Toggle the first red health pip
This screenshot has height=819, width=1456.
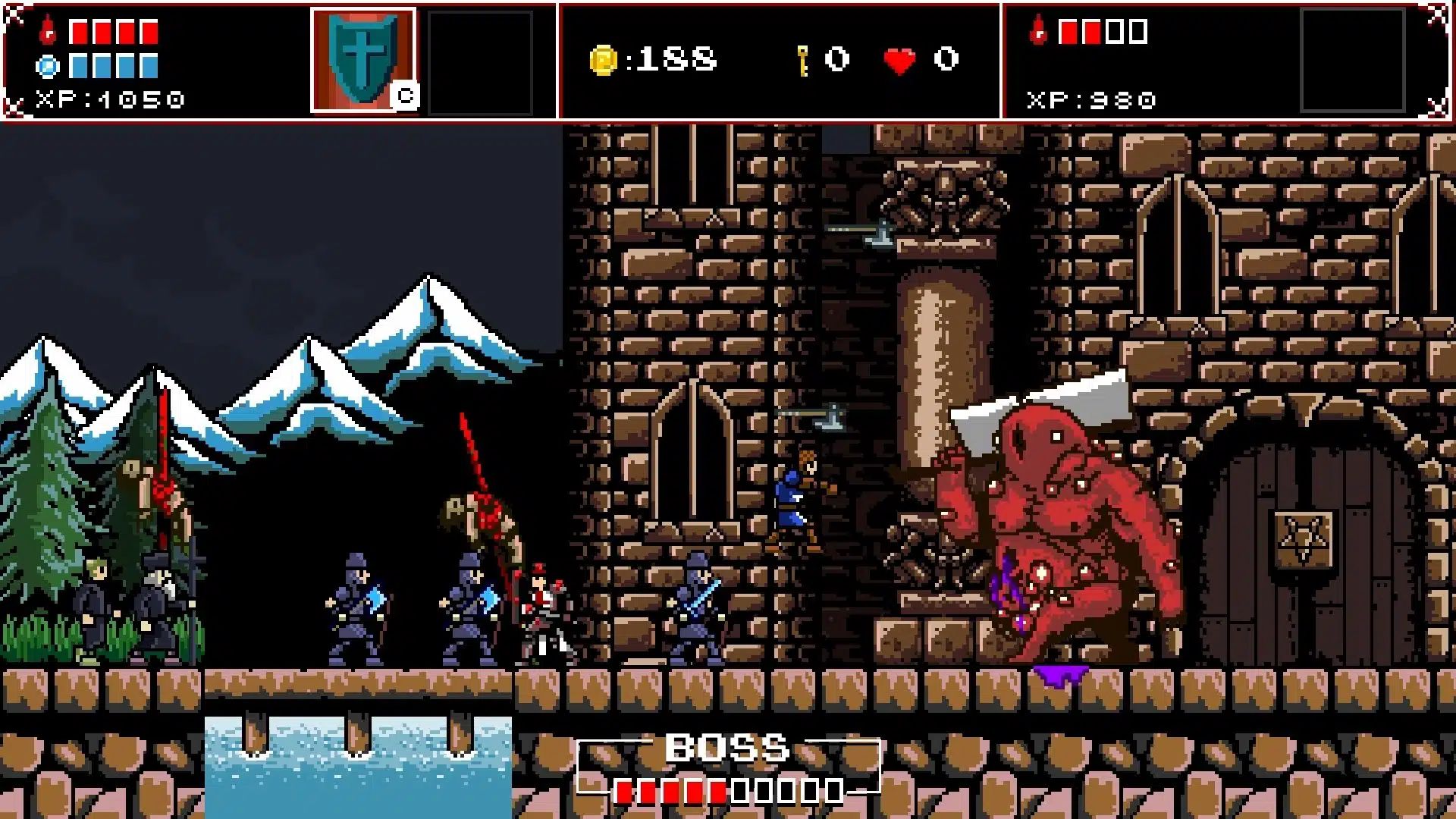click(x=78, y=32)
